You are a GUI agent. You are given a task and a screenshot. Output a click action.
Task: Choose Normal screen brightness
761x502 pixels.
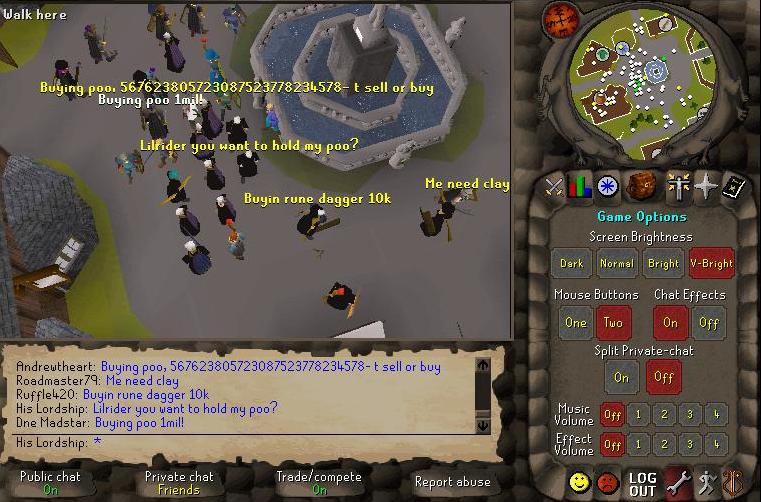tap(617, 263)
